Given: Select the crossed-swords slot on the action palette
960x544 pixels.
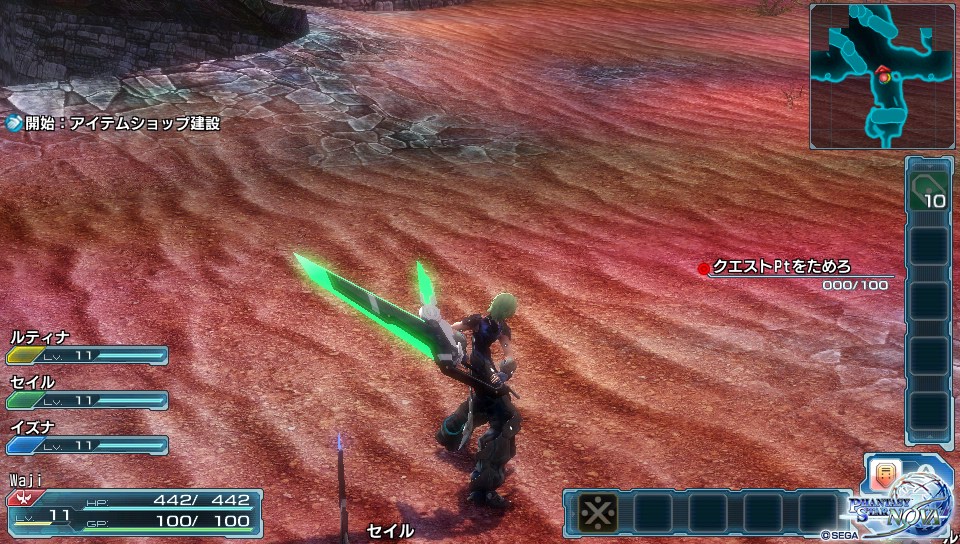Looking at the screenshot, I should click(x=598, y=513).
